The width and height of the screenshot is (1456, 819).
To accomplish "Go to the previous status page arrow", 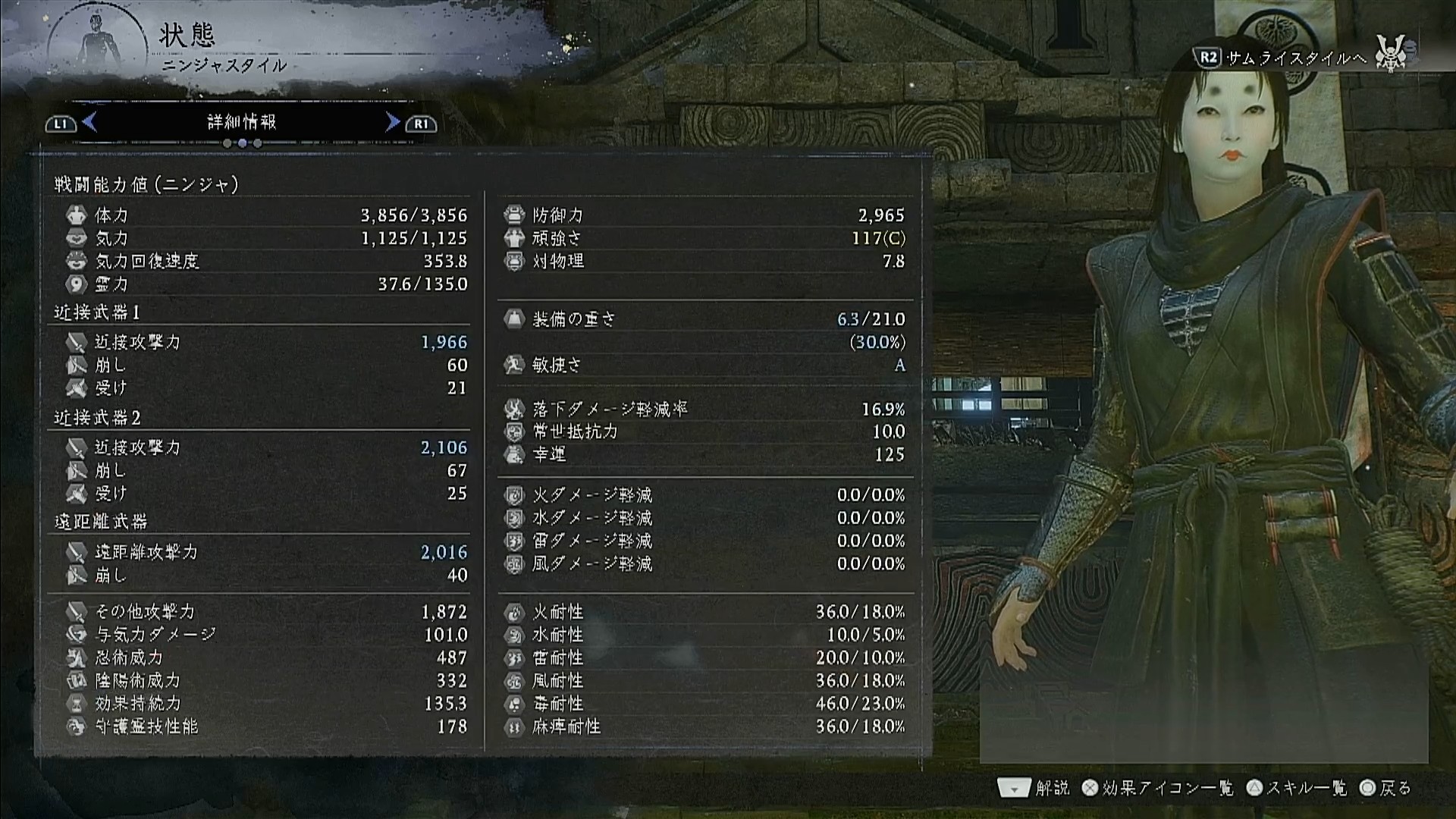I will tap(89, 122).
